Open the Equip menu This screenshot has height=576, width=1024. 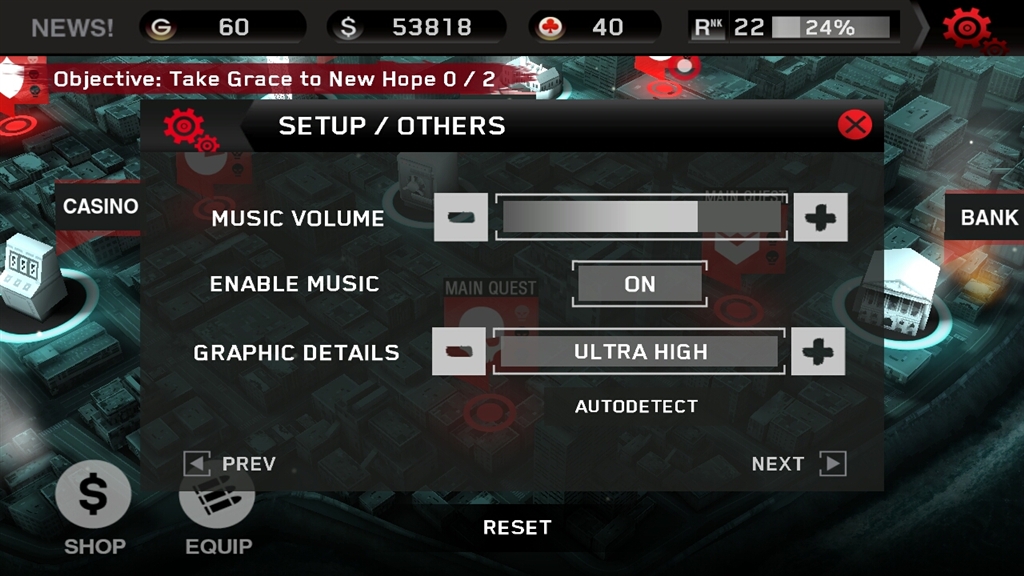coord(218,512)
